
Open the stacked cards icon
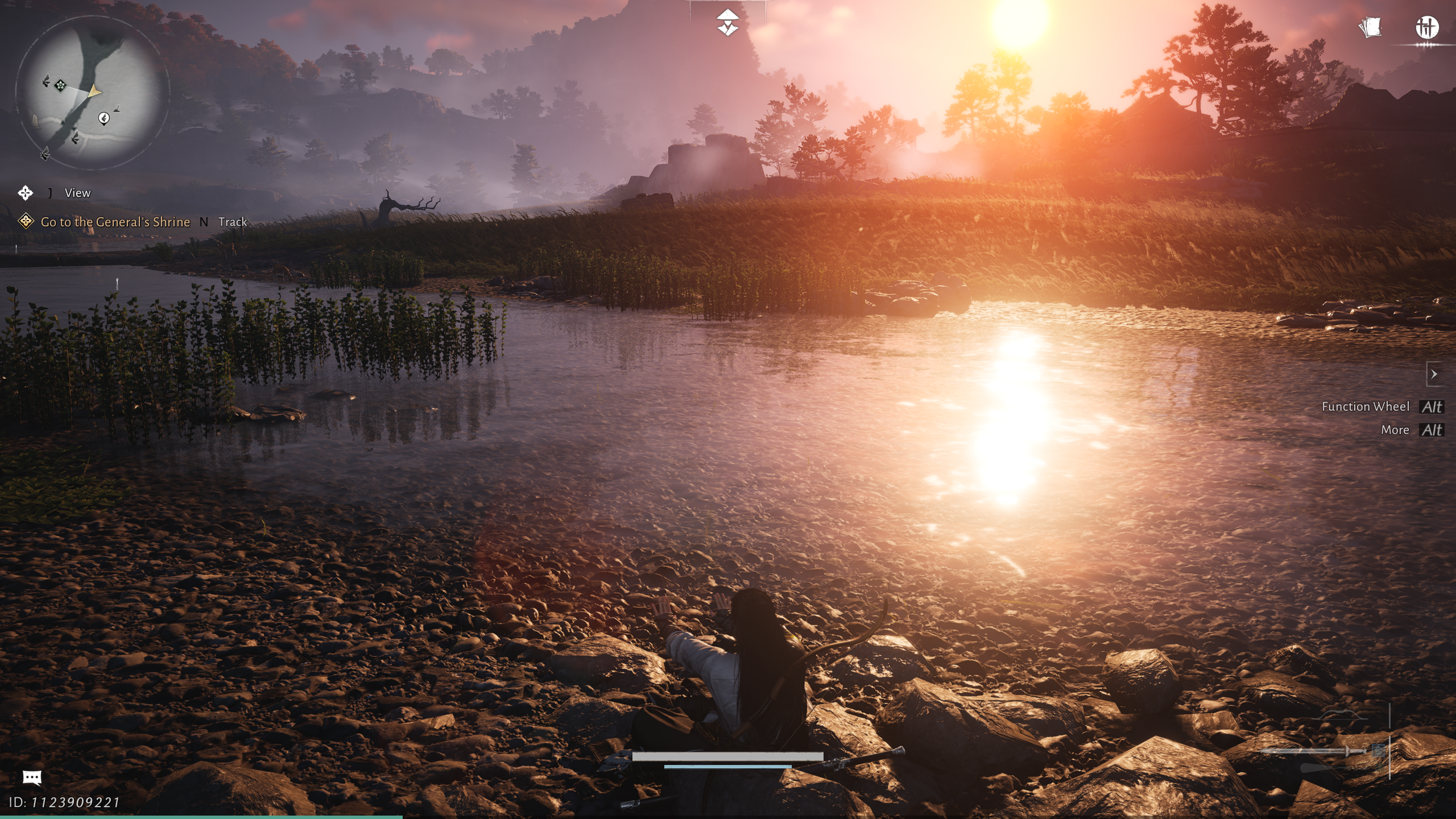(1370, 27)
